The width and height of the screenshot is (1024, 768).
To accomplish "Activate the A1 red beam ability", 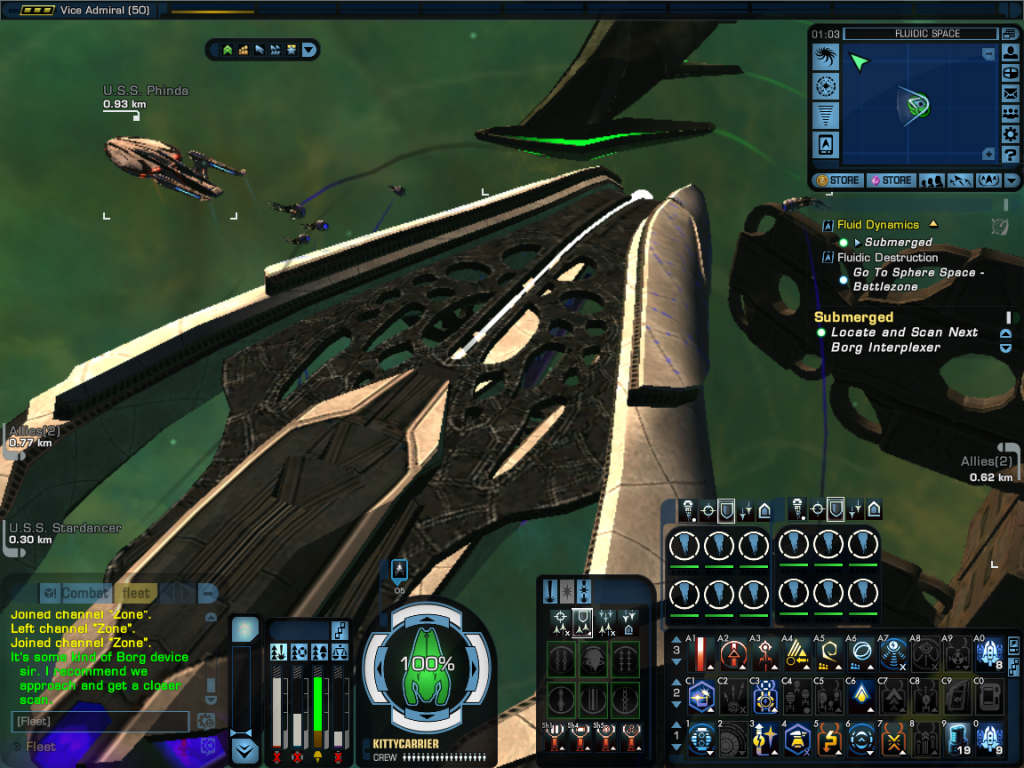I will pyautogui.click(x=701, y=655).
